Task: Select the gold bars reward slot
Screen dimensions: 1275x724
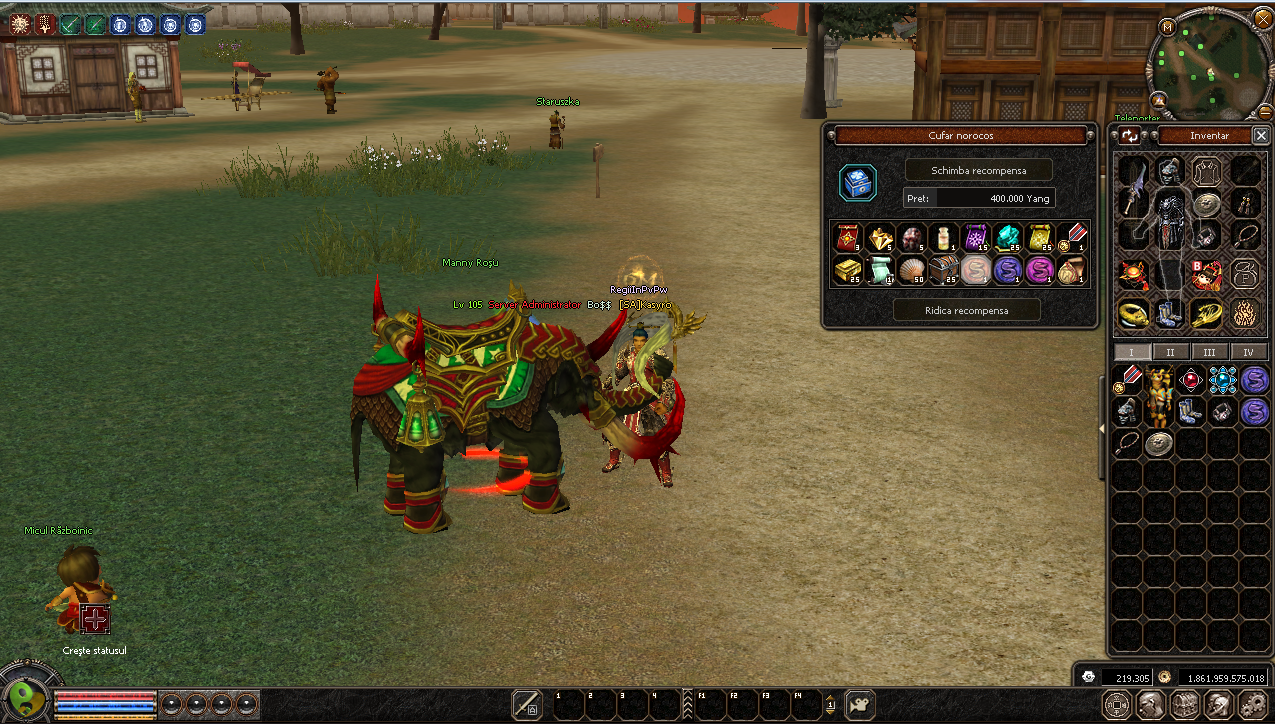Action: click(847, 269)
